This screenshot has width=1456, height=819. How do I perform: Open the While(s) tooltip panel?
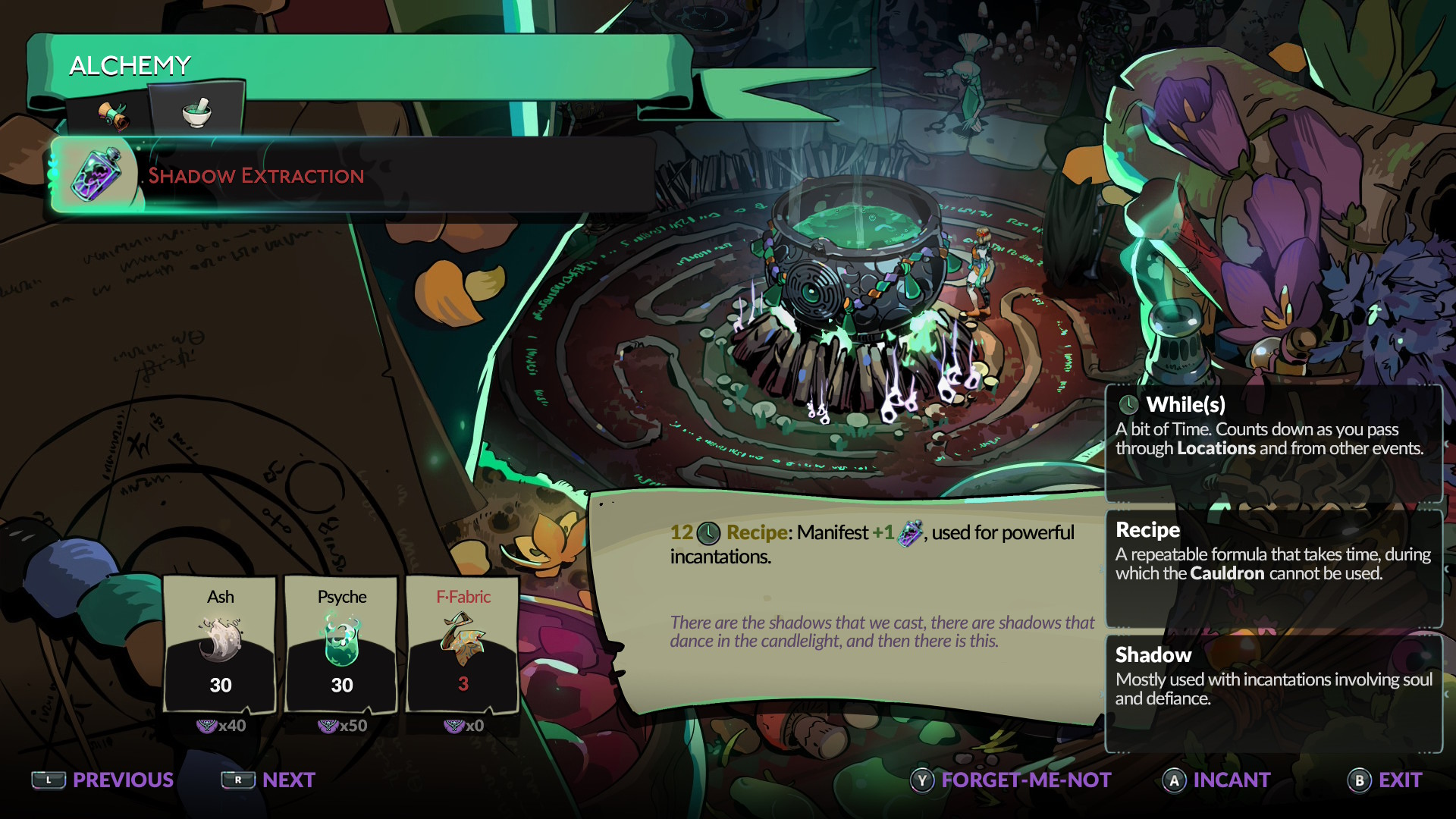1274,444
